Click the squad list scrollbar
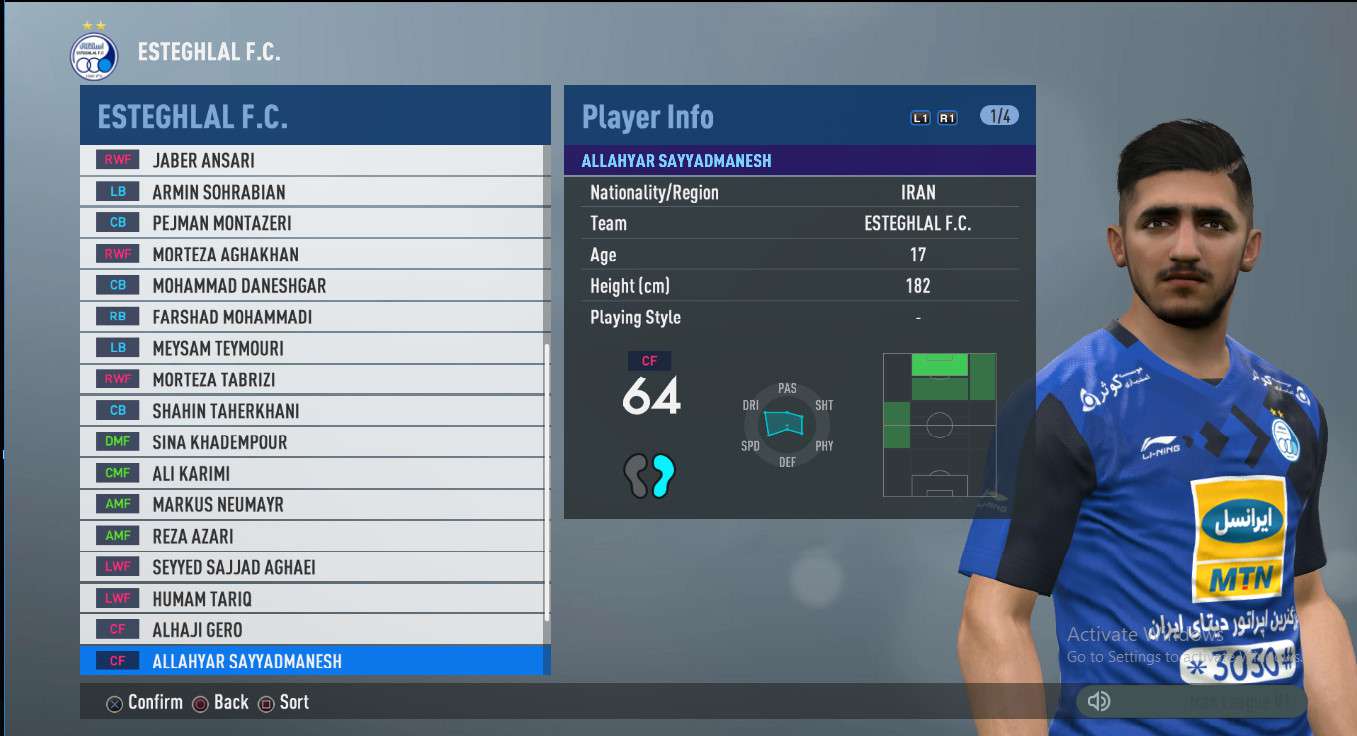 pyautogui.click(x=546, y=480)
